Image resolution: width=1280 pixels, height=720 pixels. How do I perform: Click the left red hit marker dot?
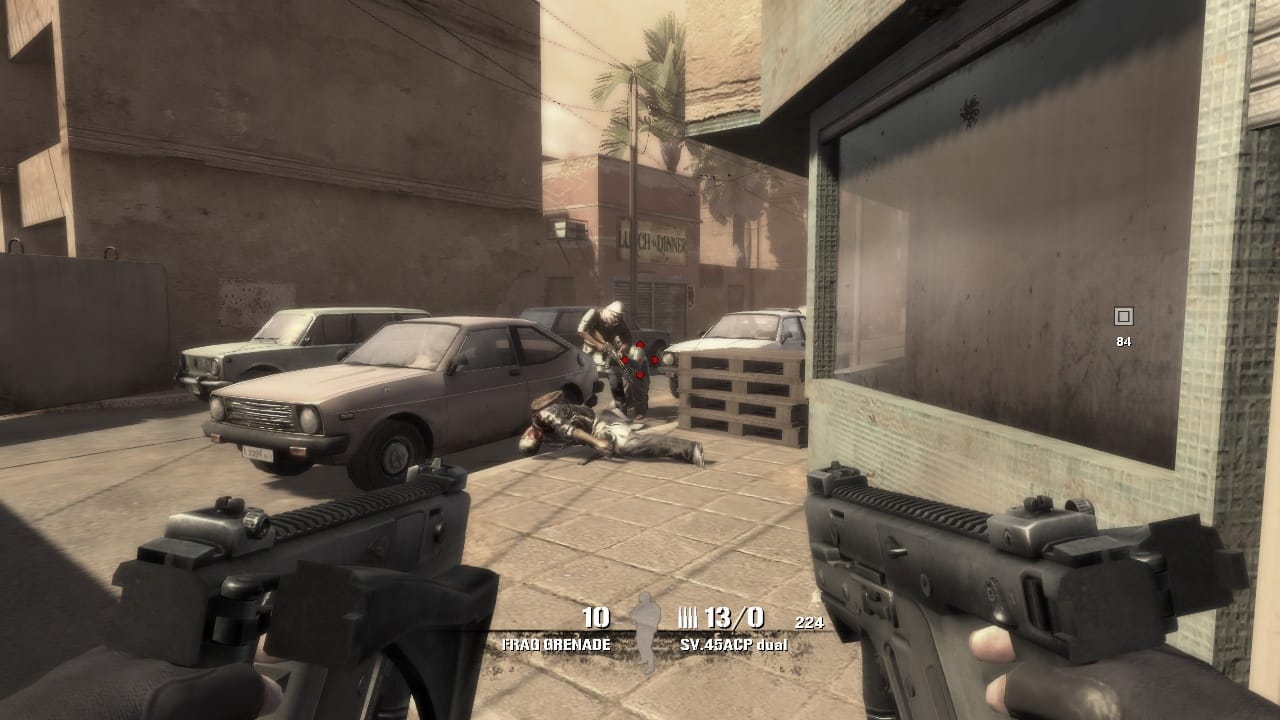(624, 361)
